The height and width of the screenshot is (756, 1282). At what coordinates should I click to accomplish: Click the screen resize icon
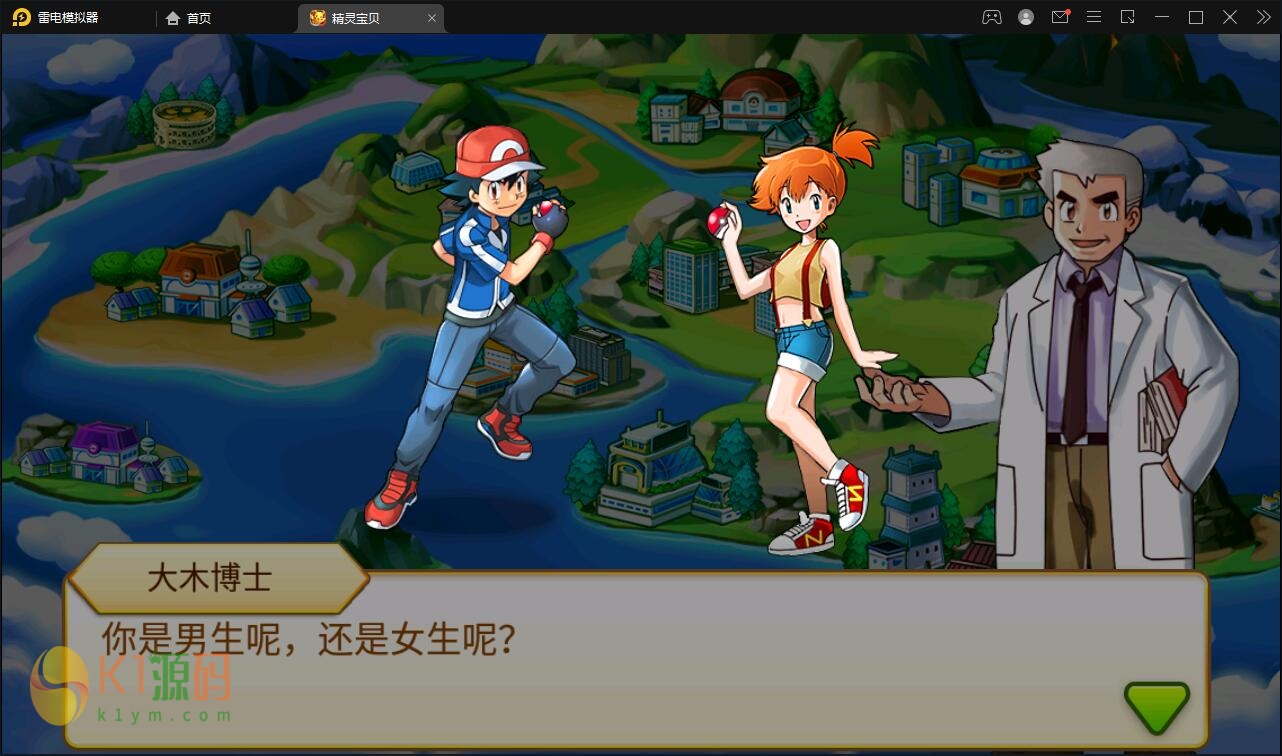pyautogui.click(x=1128, y=17)
